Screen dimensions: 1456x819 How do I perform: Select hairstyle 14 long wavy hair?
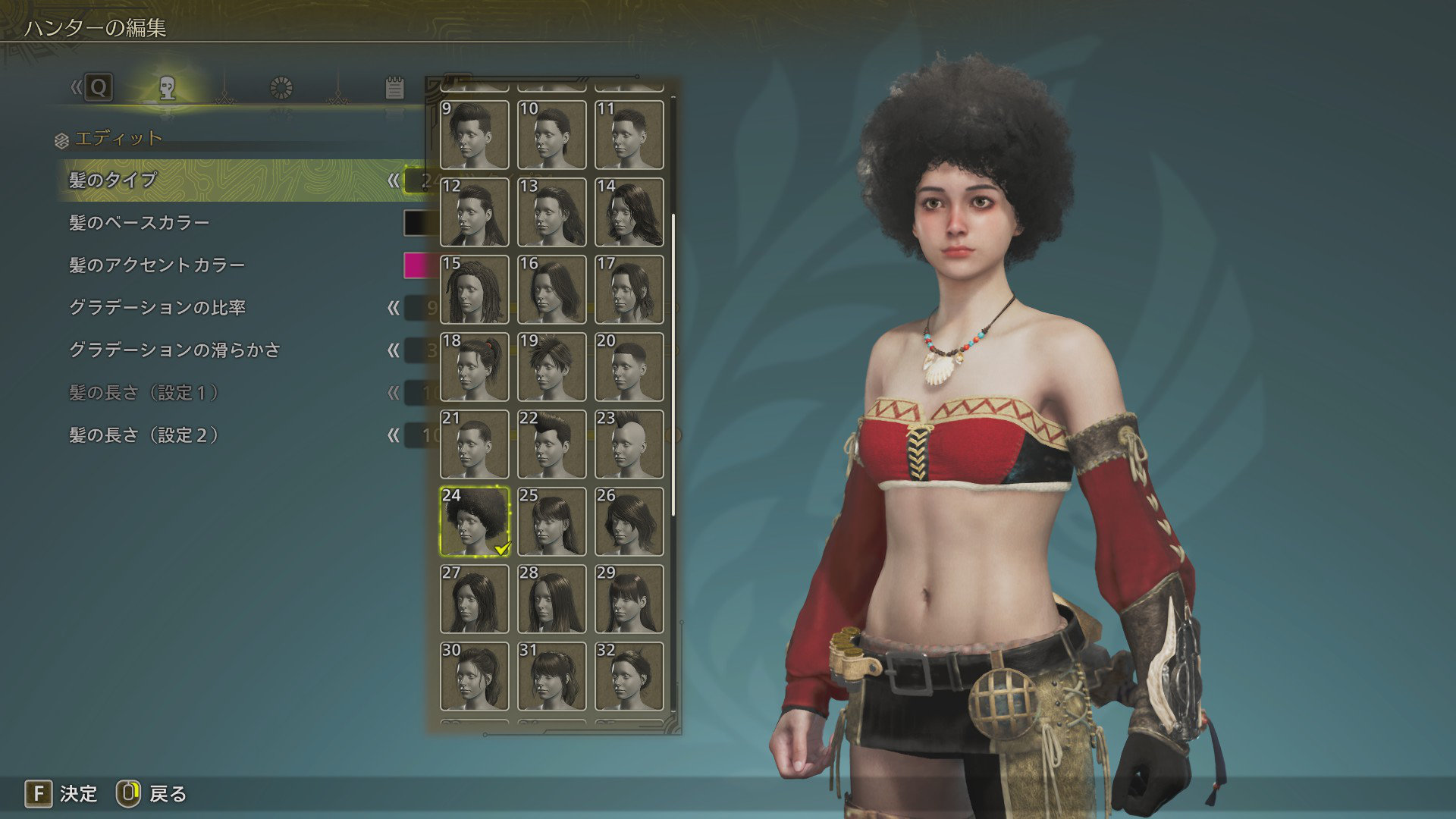pyautogui.click(x=629, y=212)
